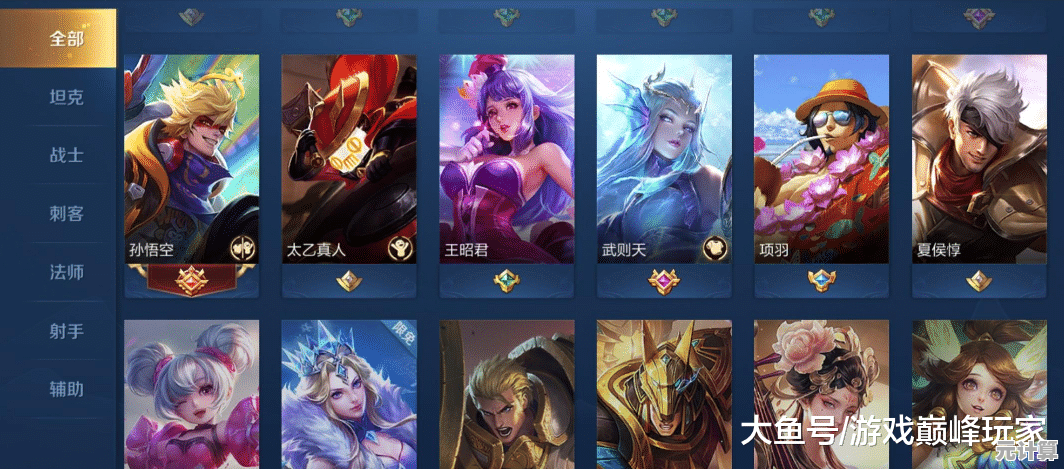The width and height of the screenshot is (1064, 469).
Task: Open the 战士 hero category
Action: click(x=66, y=155)
